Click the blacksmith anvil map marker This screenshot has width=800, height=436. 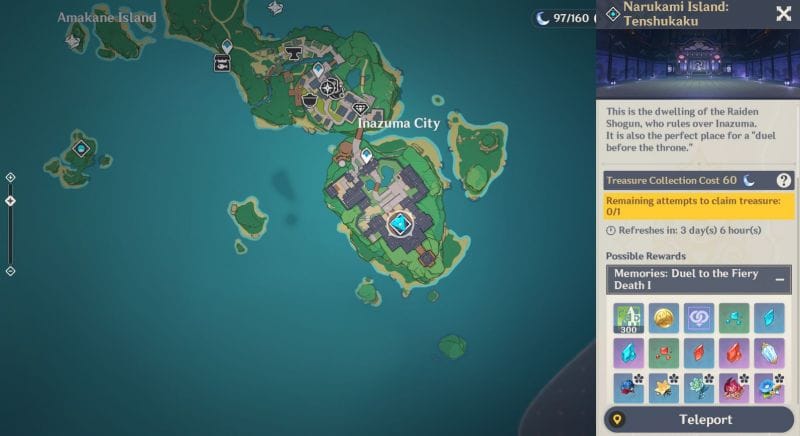point(294,51)
